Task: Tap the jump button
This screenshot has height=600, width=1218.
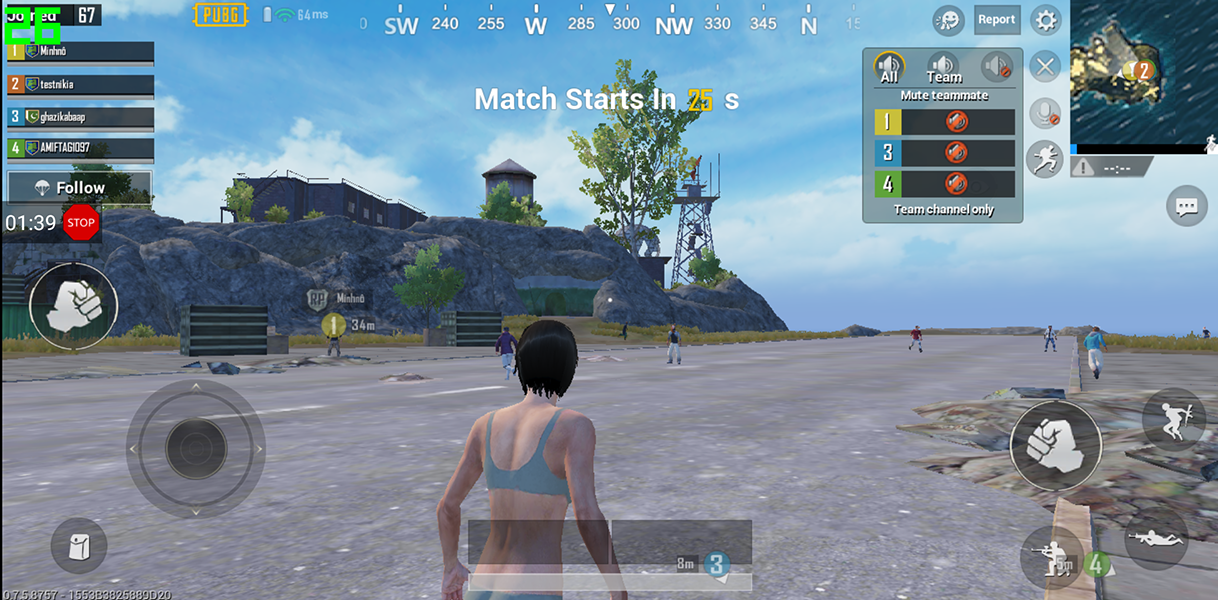Action: [x=1174, y=416]
